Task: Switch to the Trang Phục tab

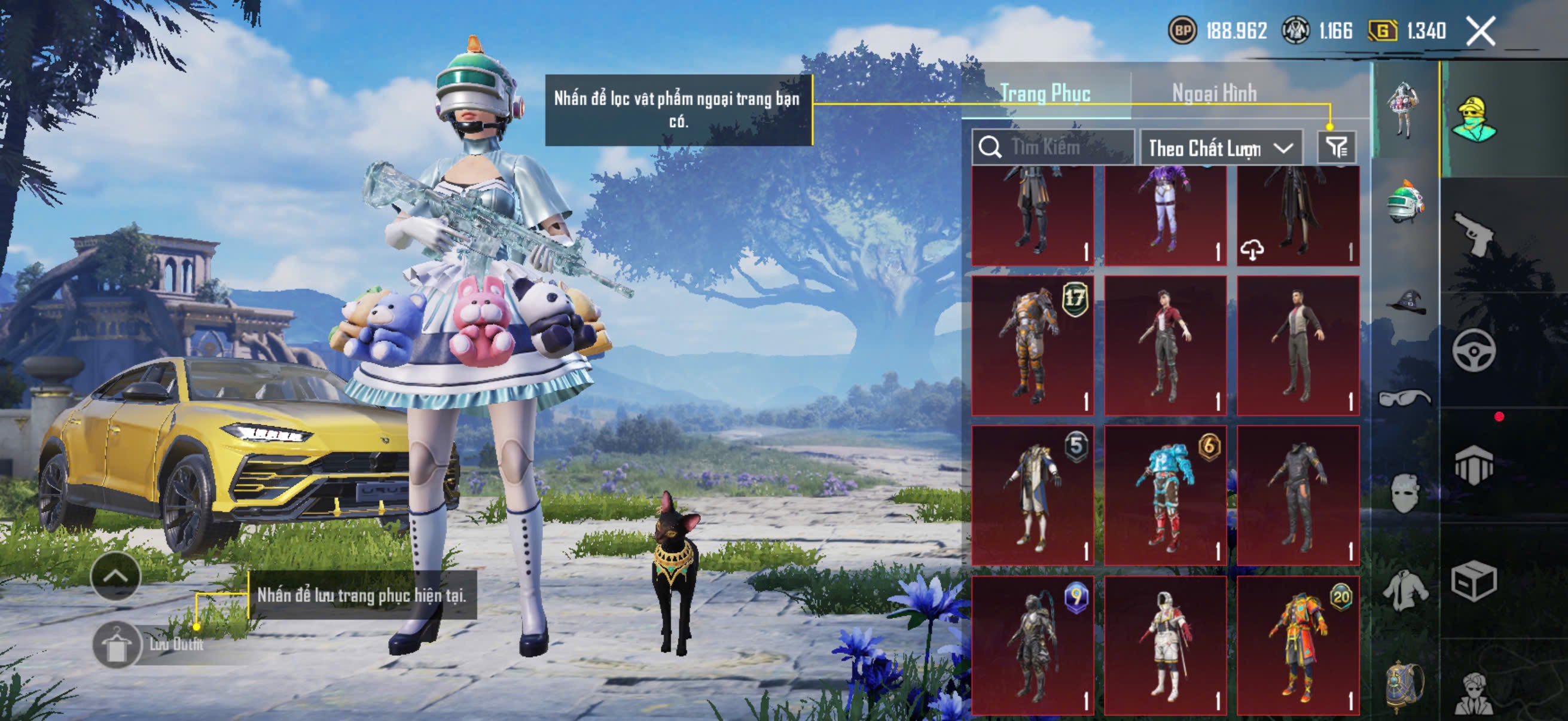Action: click(1045, 94)
